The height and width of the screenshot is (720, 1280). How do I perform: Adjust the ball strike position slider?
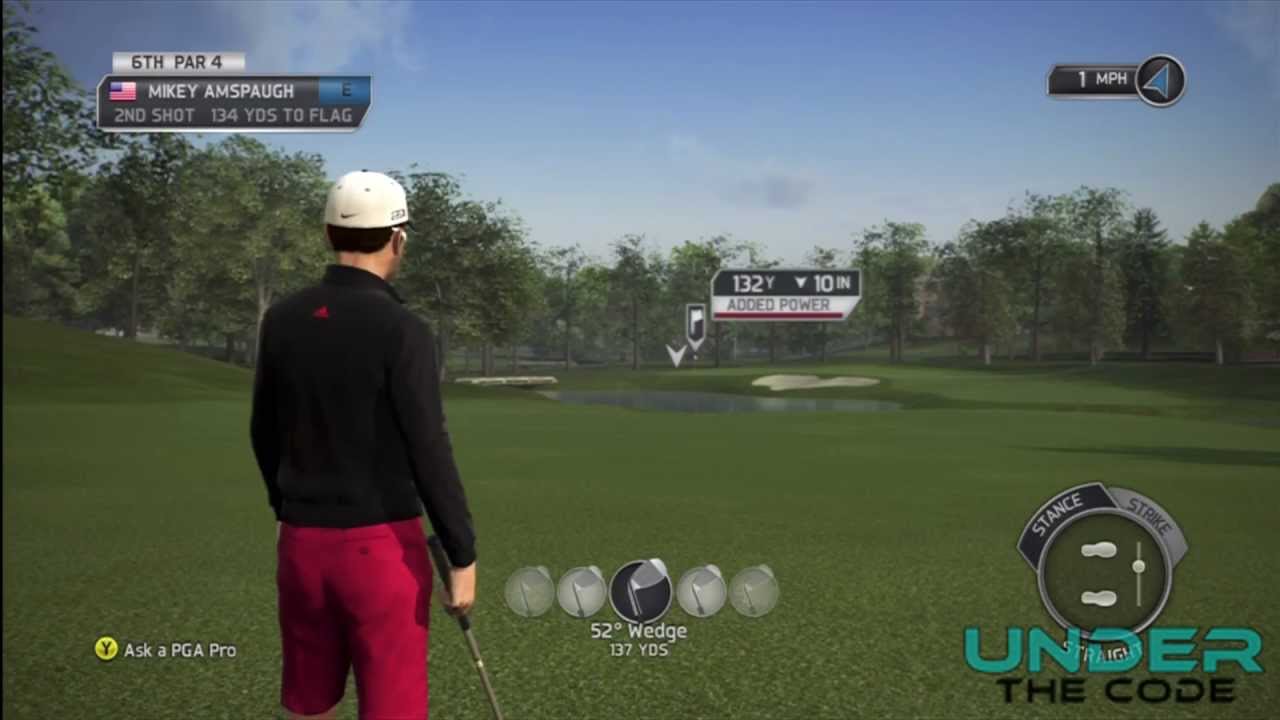point(1139,568)
